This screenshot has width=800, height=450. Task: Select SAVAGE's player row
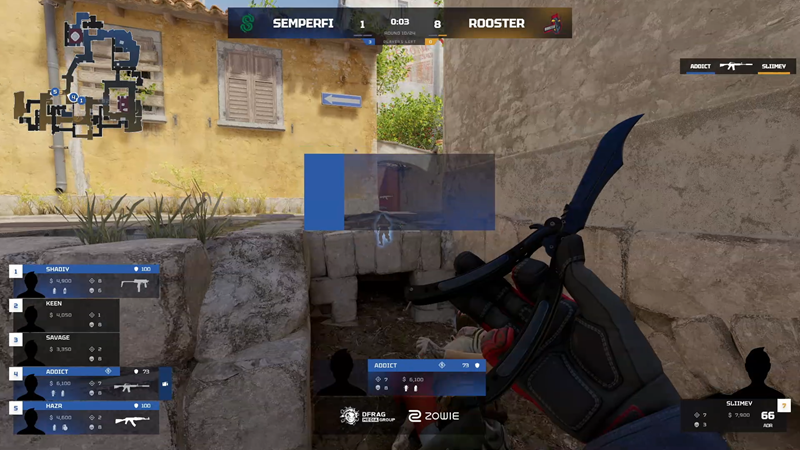coord(70,348)
